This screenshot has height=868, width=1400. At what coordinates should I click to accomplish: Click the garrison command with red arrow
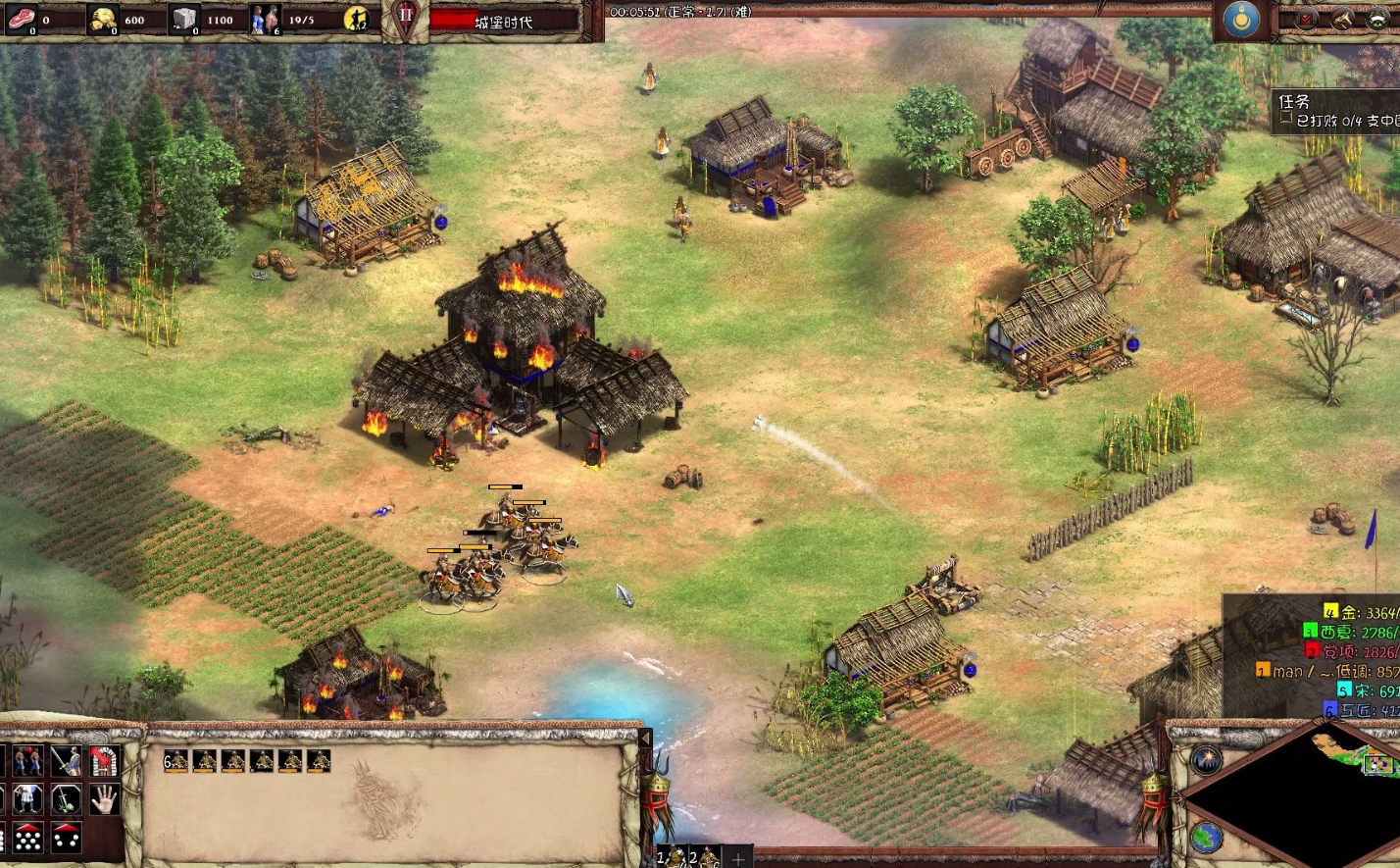[104, 761]
